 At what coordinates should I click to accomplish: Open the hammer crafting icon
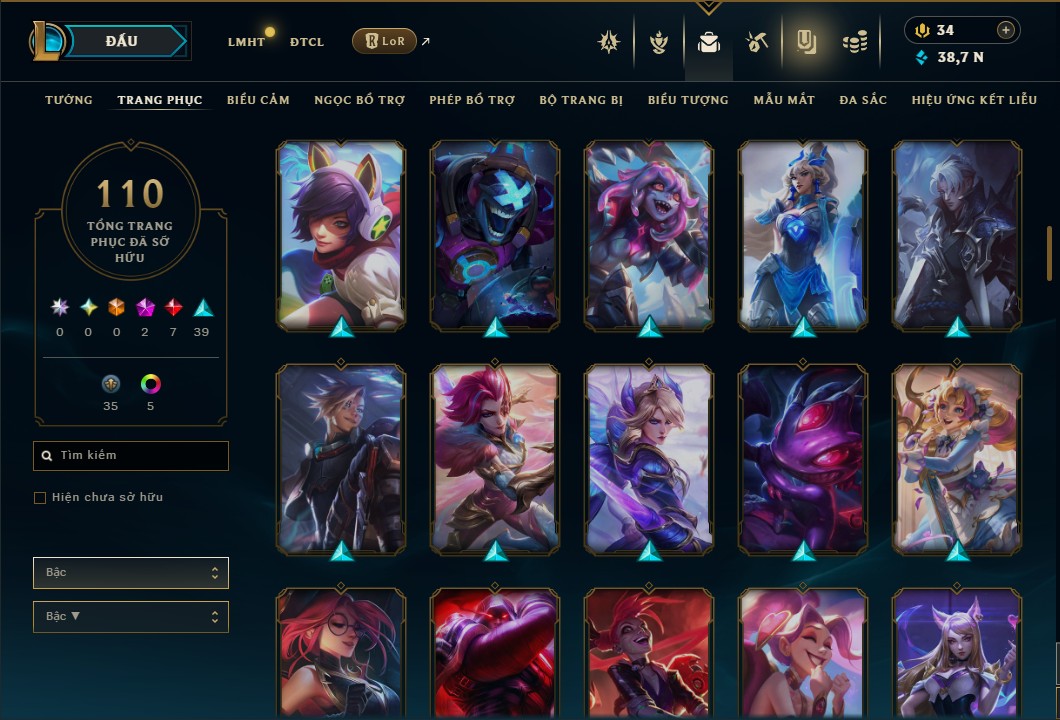point(756,42)
